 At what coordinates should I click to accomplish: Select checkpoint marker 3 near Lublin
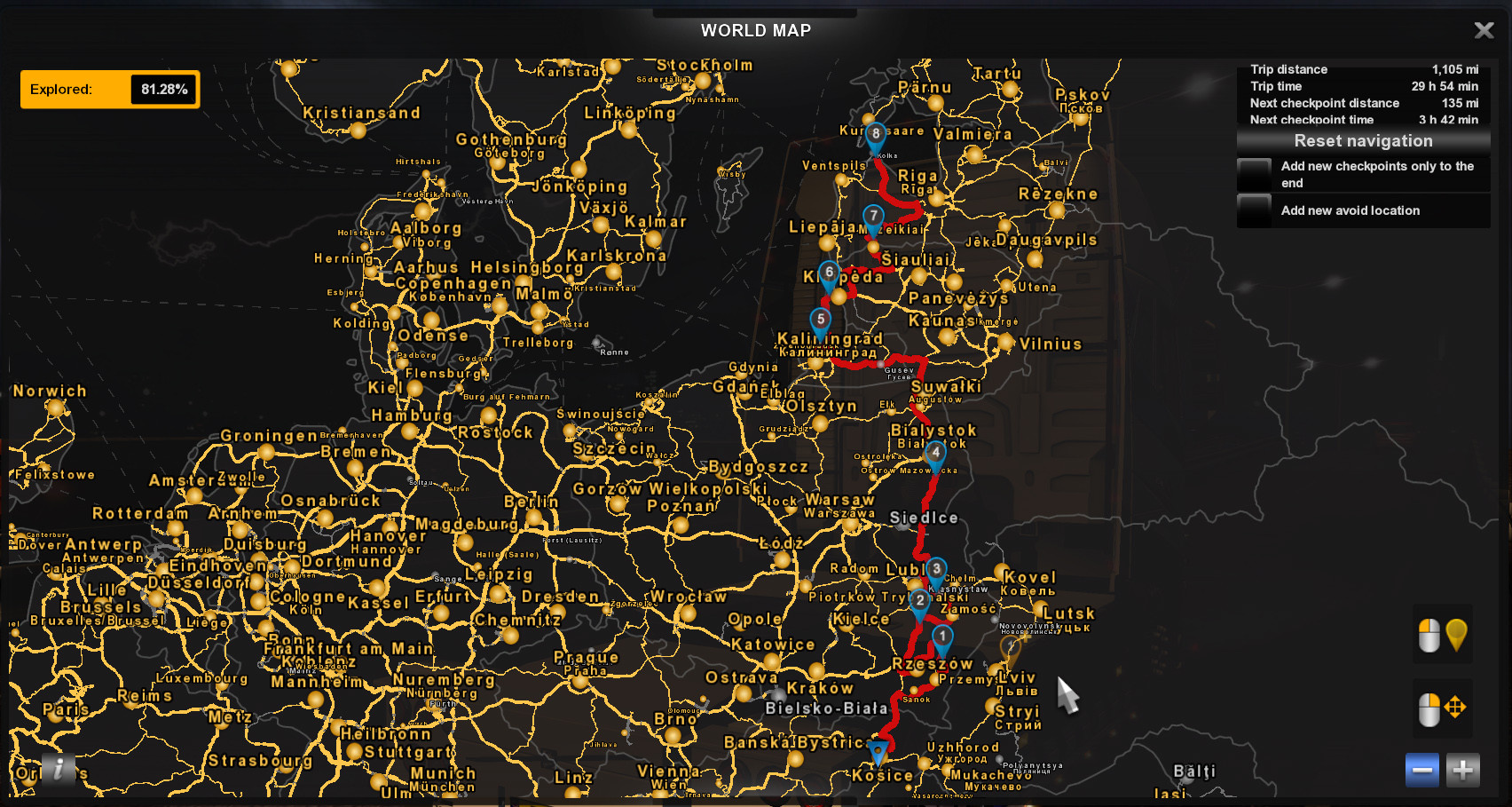point(936,570)
